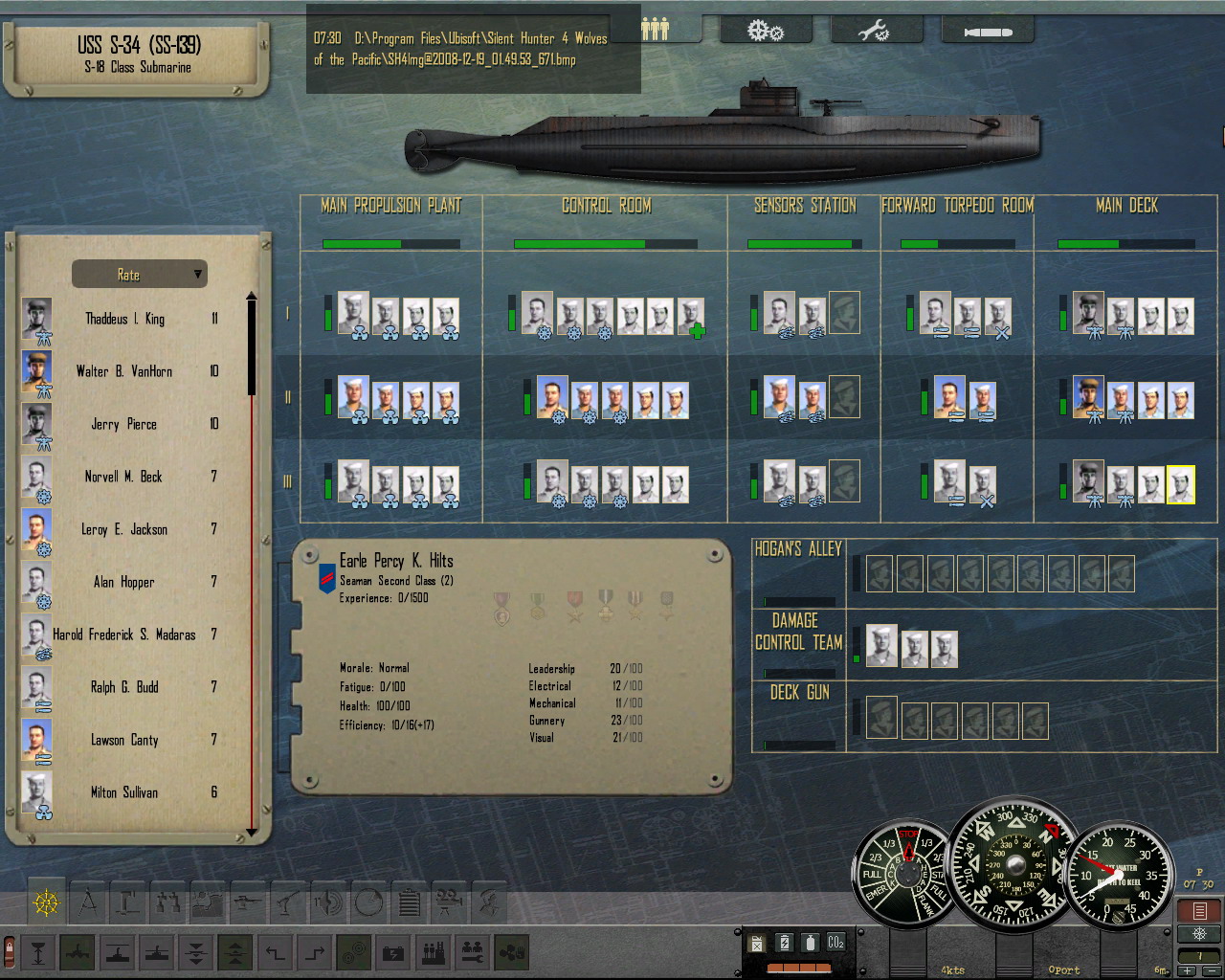This screenshot has height=980, width=1225.
Task: Select Walter B. VanHorn in crew list
Action: coord(124,371)
